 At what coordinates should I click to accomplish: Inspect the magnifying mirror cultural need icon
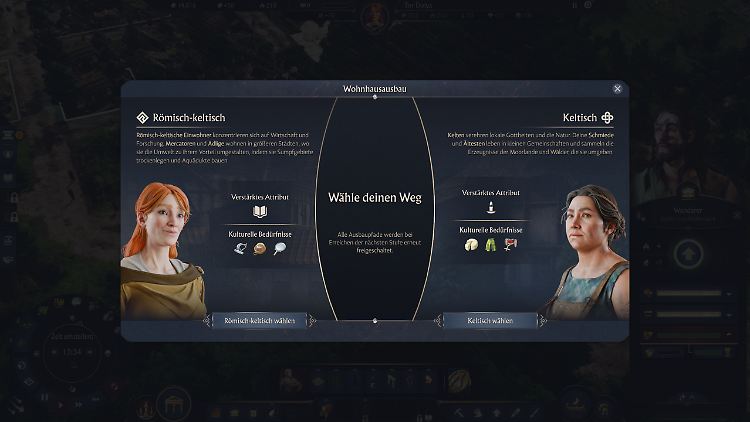tap(279, 249)
